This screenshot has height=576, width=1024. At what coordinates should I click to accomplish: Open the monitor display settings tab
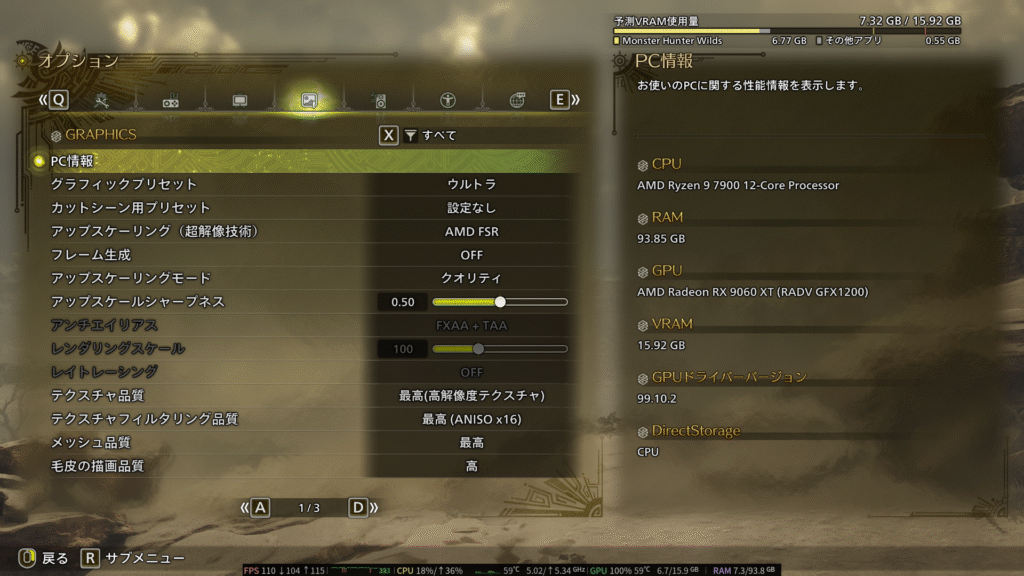point(240,100)
